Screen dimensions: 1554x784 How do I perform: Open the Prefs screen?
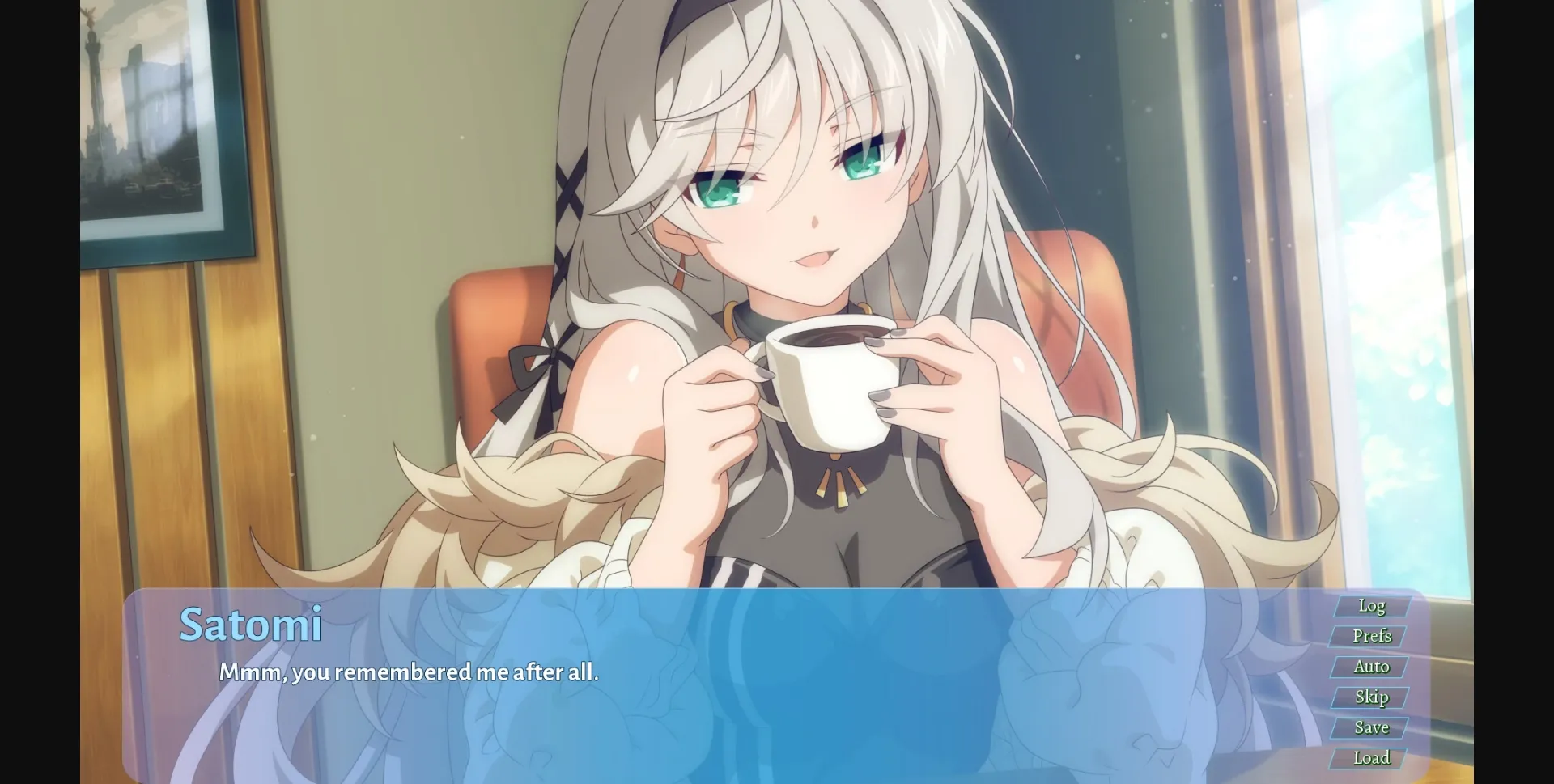[1373, 636]
